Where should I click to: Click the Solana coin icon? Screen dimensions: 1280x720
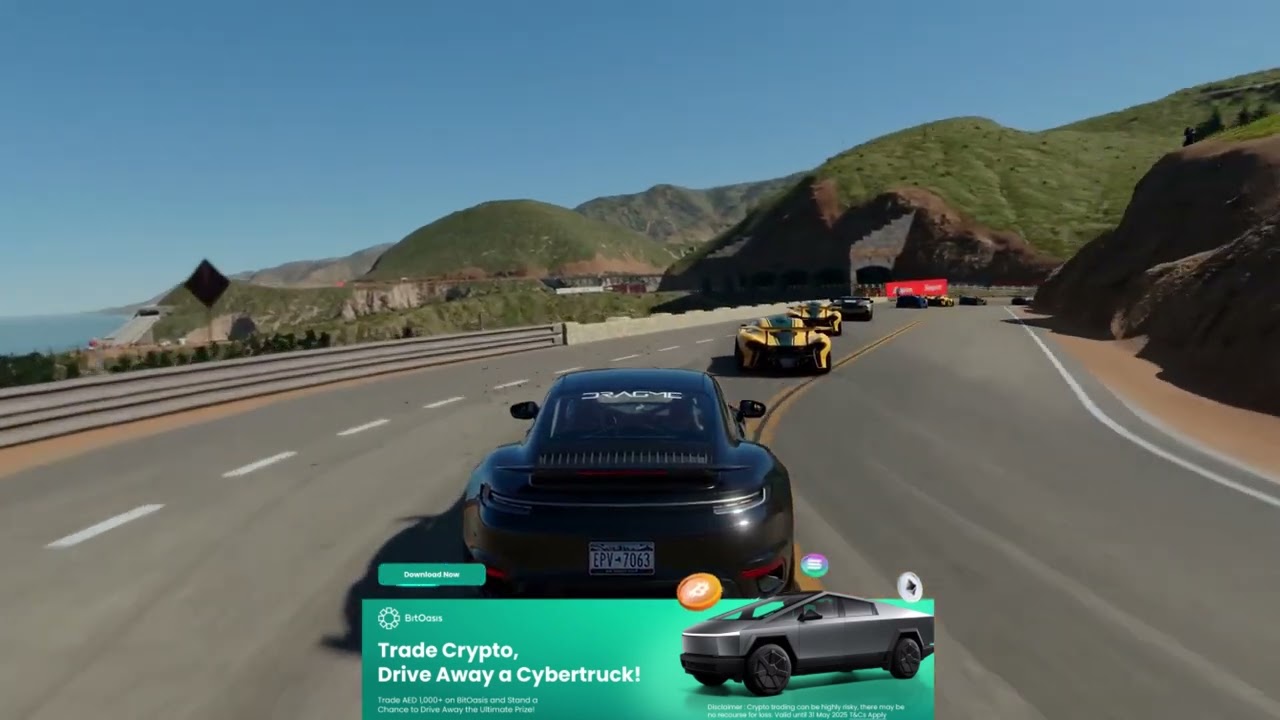point(814,567)
